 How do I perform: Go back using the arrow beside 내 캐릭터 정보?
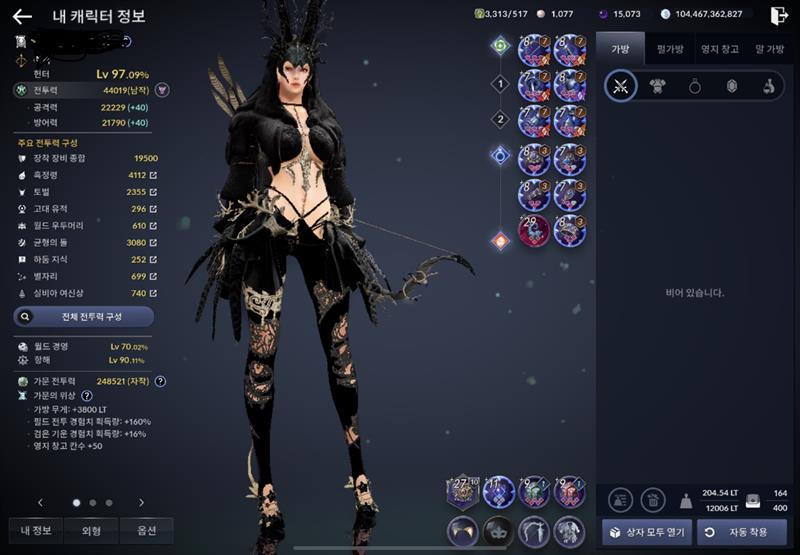[x=22, y=16]
